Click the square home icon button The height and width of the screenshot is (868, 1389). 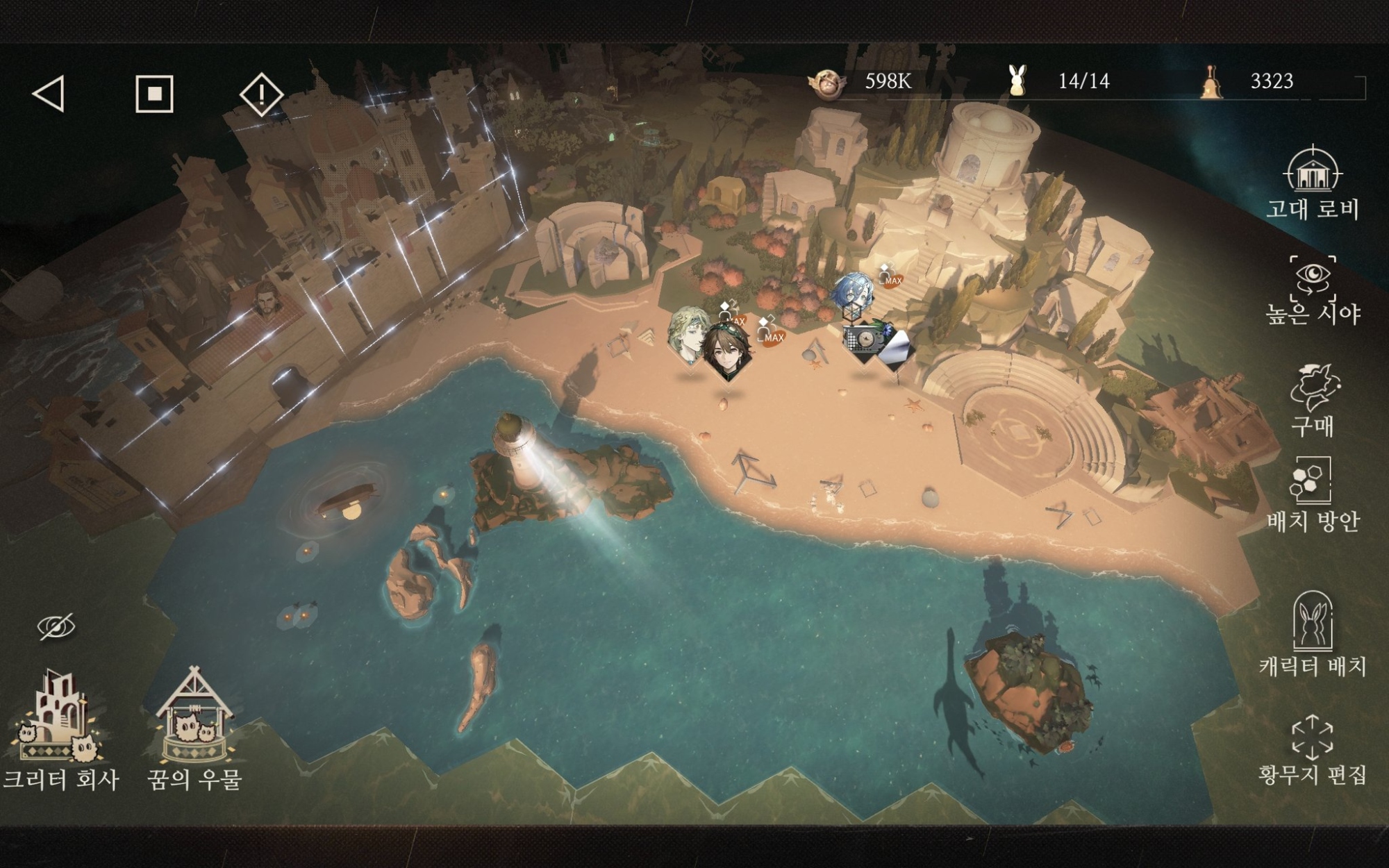[154, 94]
